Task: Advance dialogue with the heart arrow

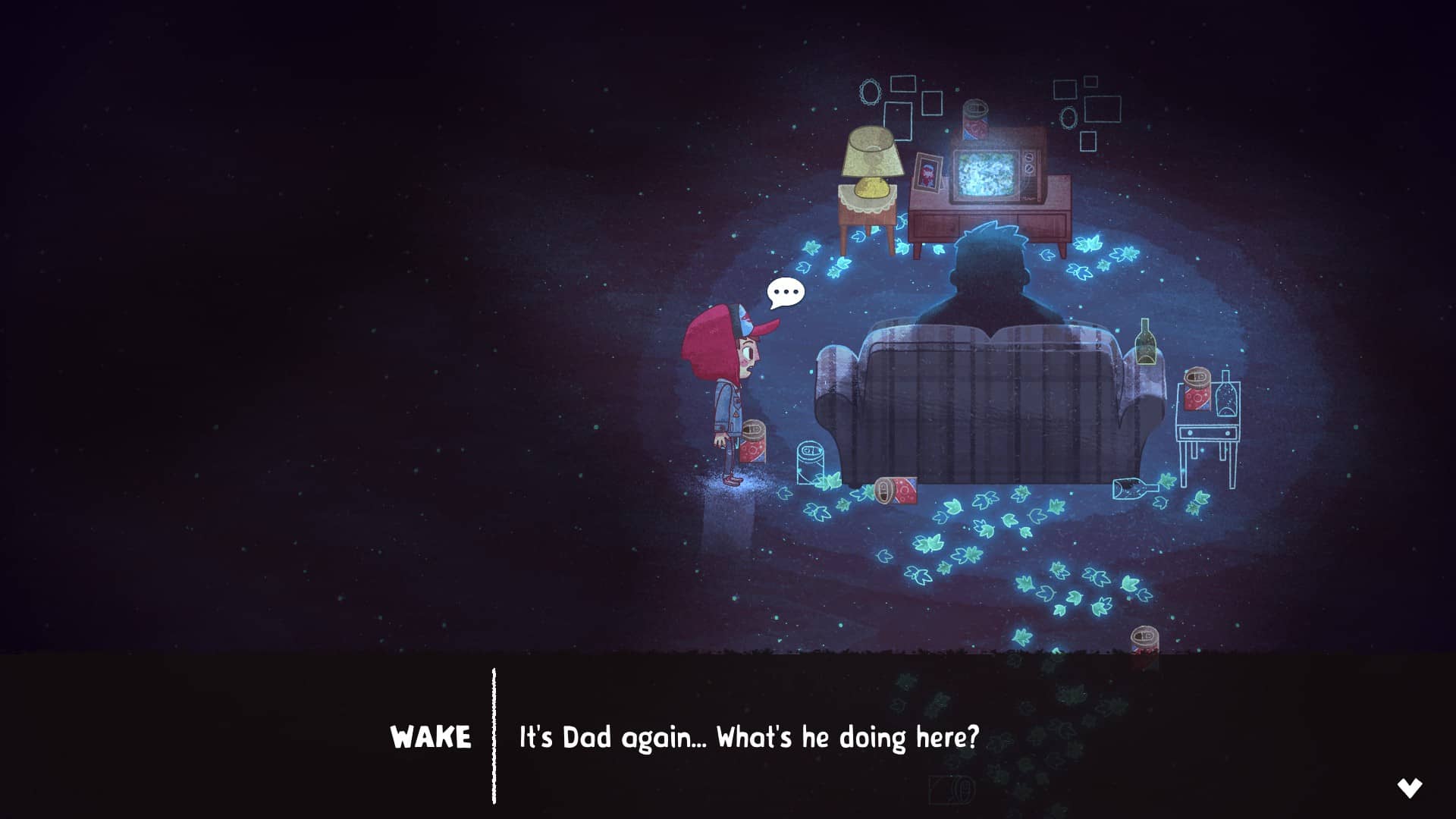Action: tap(1410, 788)
